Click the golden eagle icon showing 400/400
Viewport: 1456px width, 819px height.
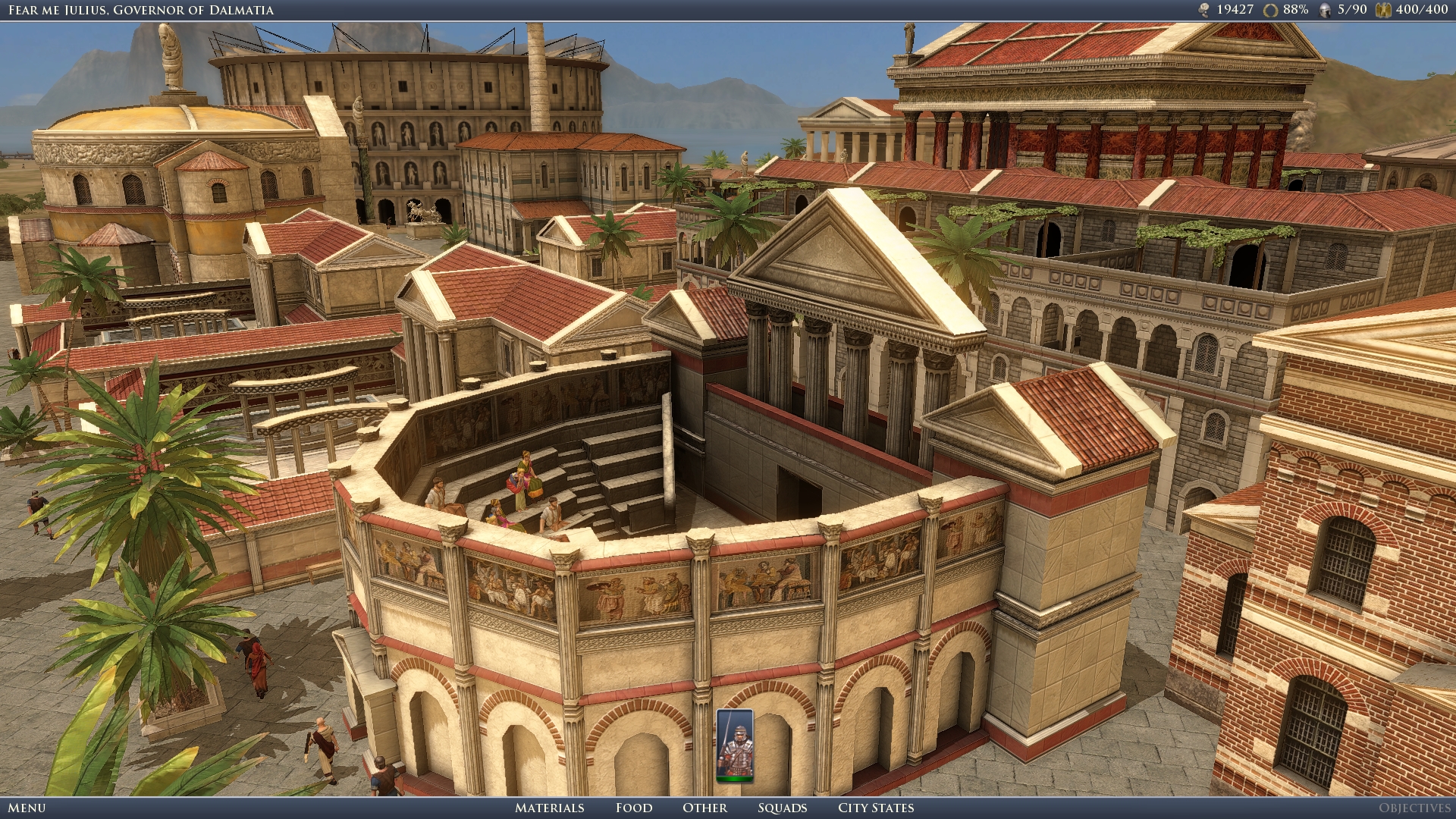[1384, 9]
